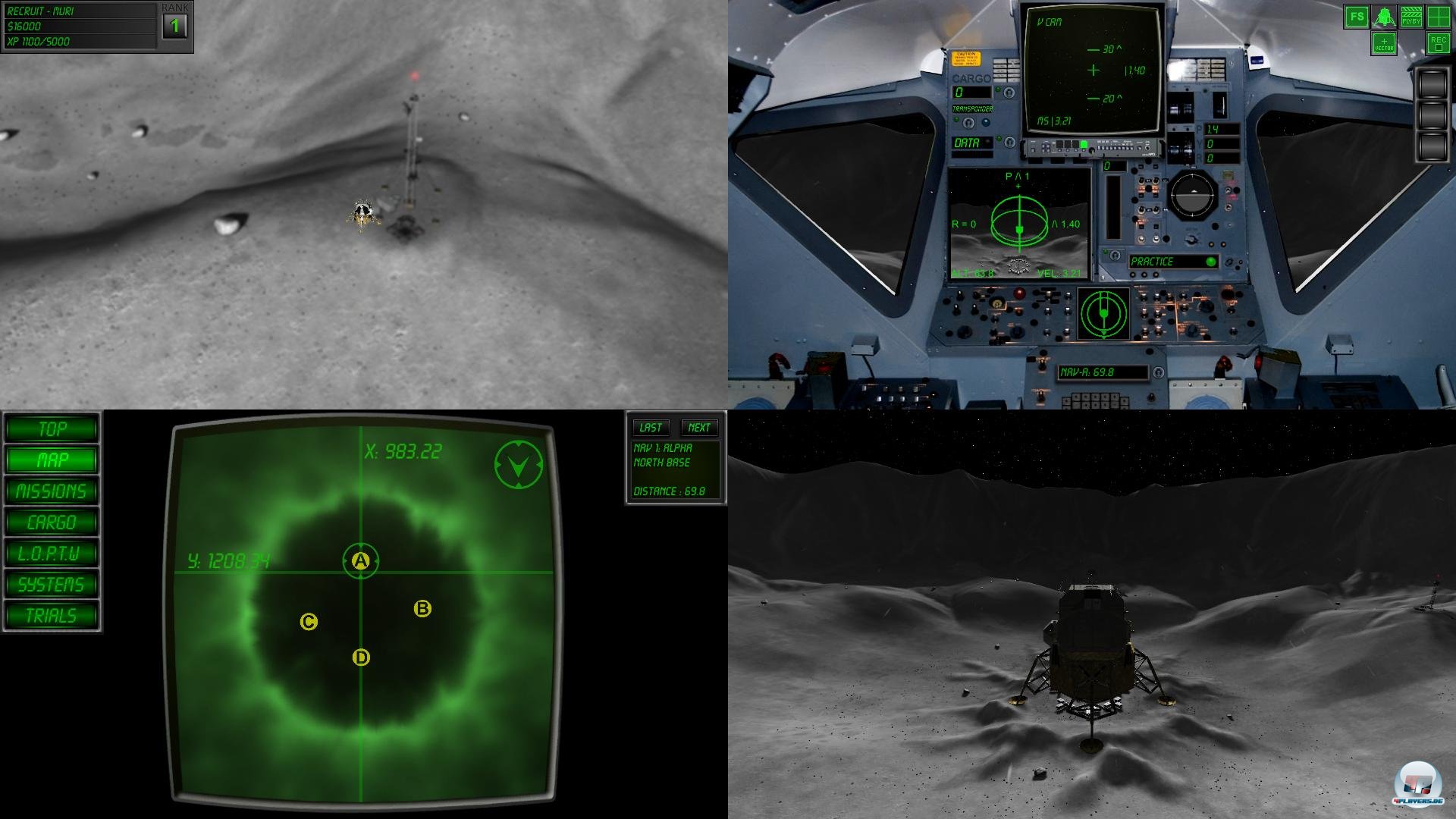Screen dimensions: 1456x819
Task: Open the FLYBY cinematic camera icon
Action: 1411,16
